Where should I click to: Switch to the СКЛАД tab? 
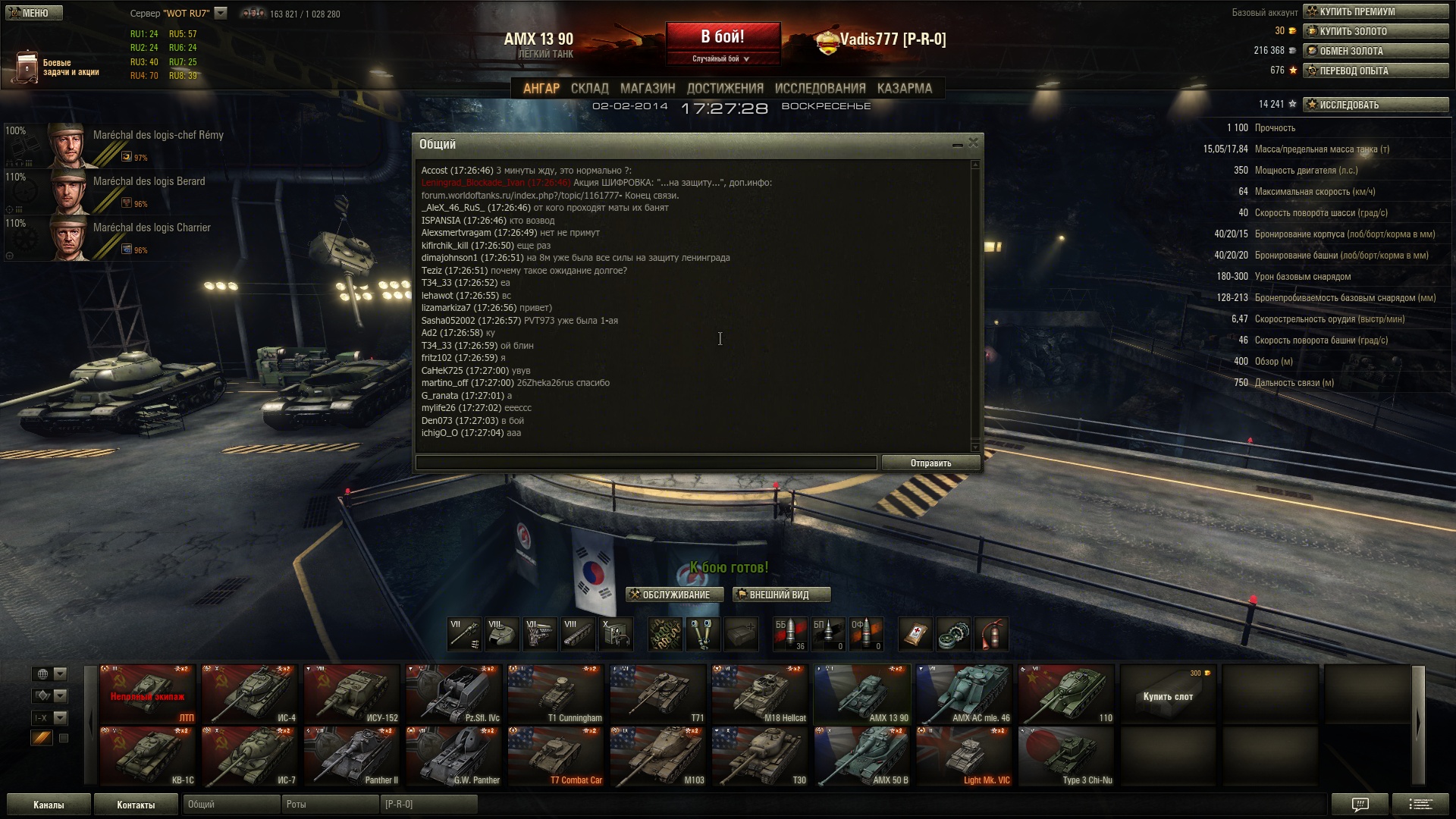click(x=589, y=89)
